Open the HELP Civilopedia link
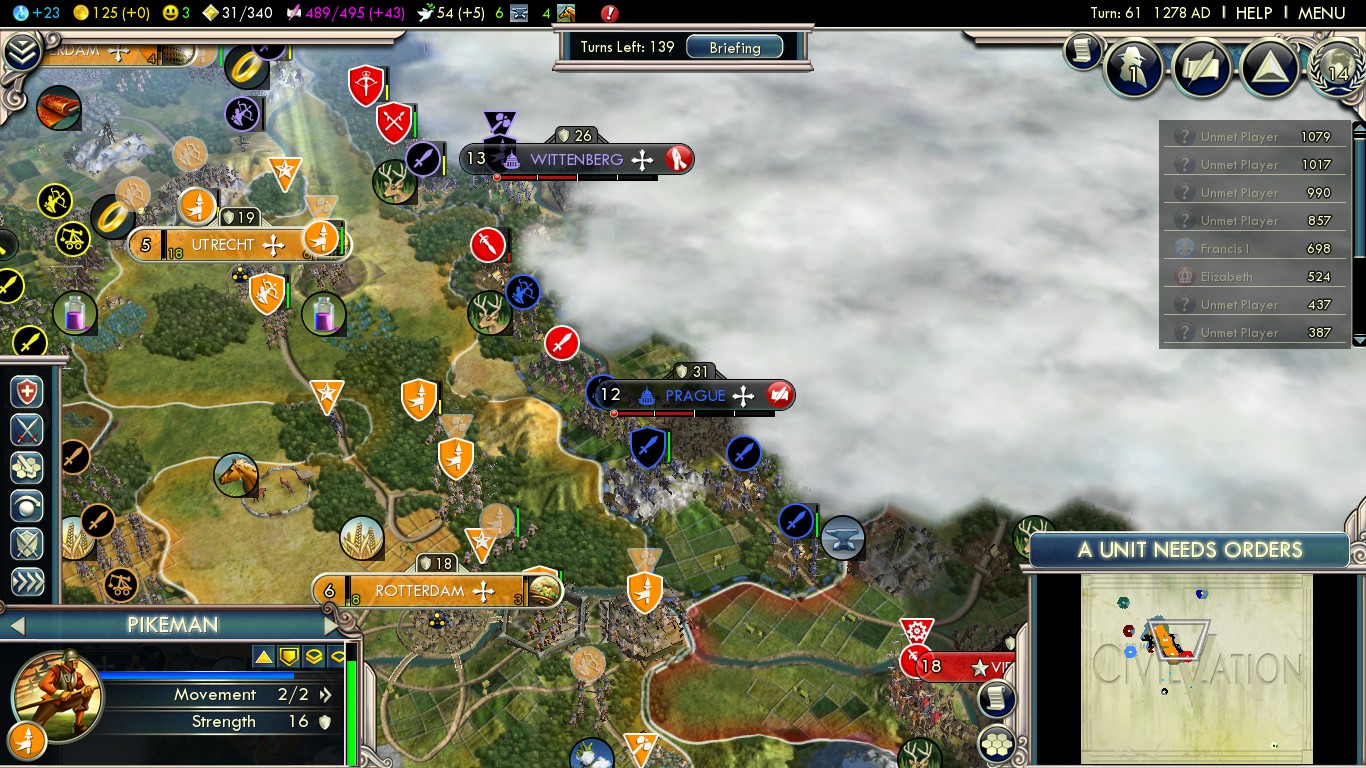1366x768 pixels. (x=1253, y=13)
